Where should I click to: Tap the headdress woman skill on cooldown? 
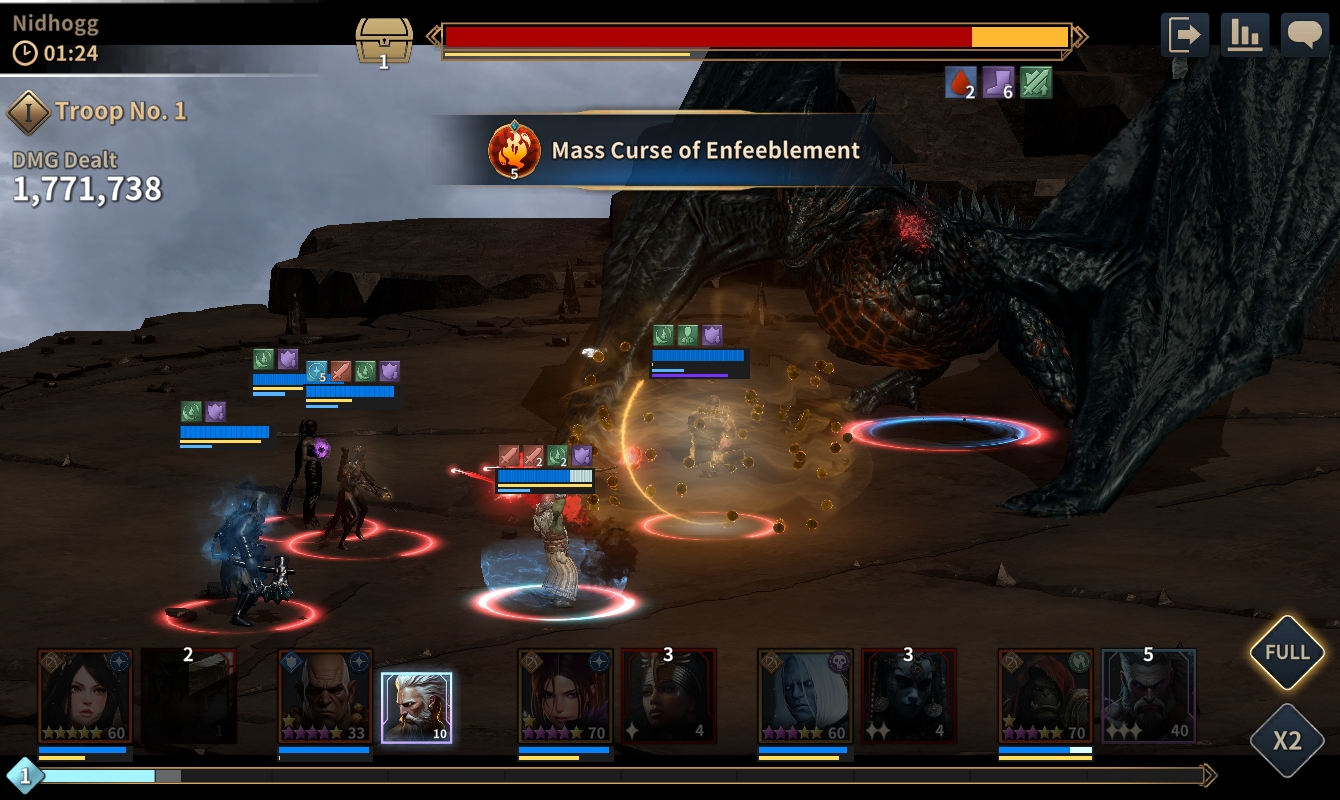(x=668, y=696)
